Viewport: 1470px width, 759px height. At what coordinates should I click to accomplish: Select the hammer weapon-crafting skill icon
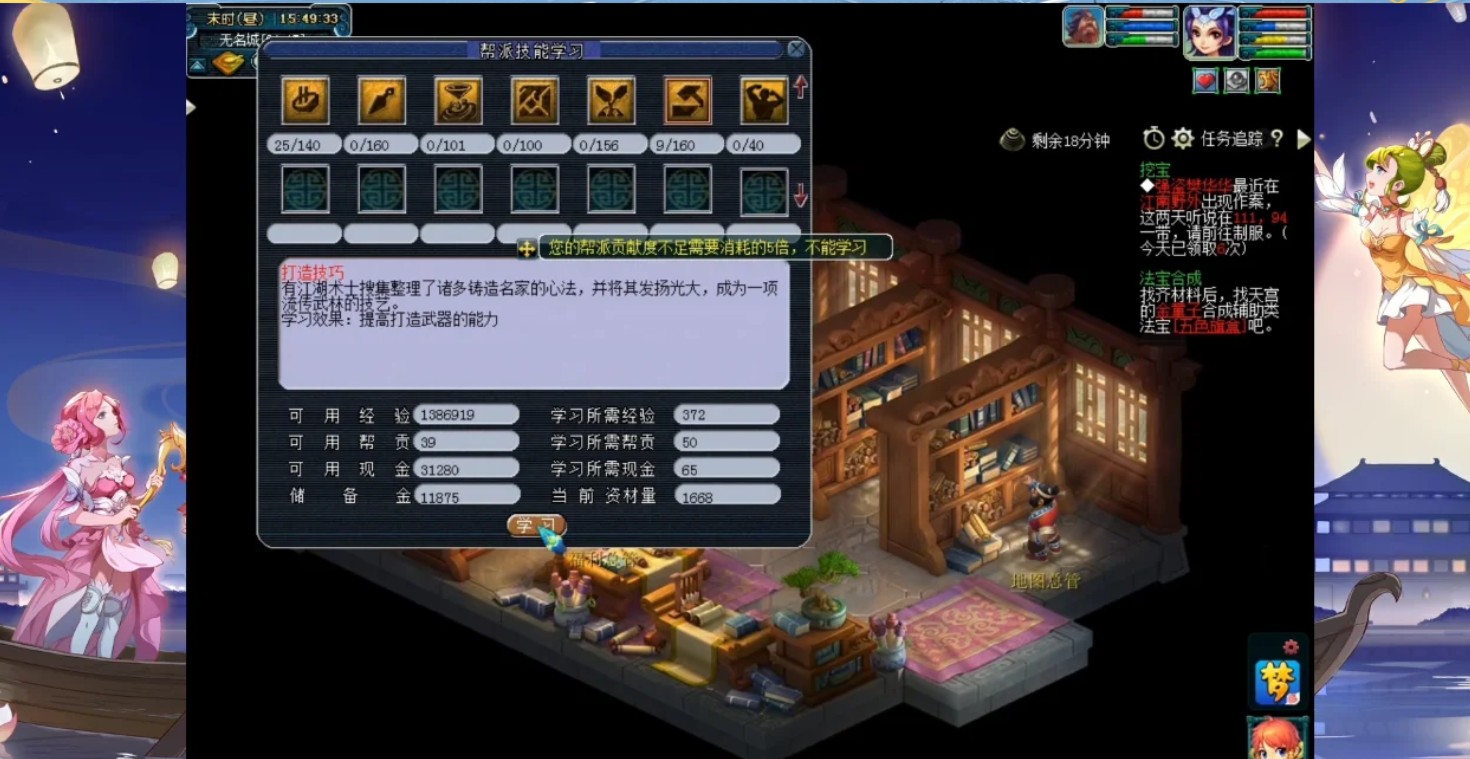coord(685,100)
